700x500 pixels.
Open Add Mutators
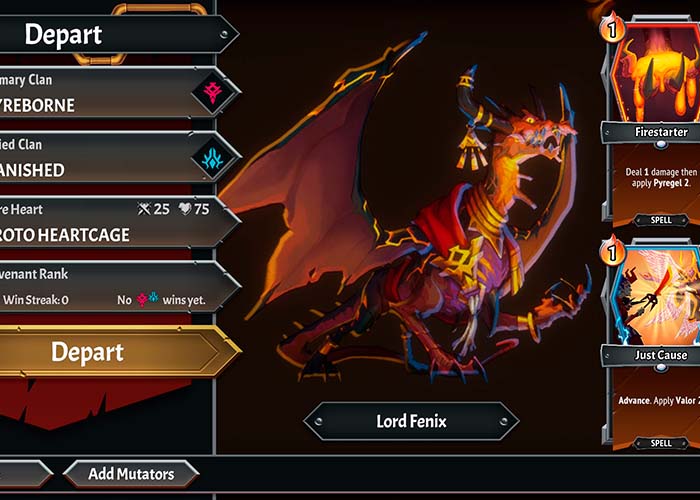(131, 474)
